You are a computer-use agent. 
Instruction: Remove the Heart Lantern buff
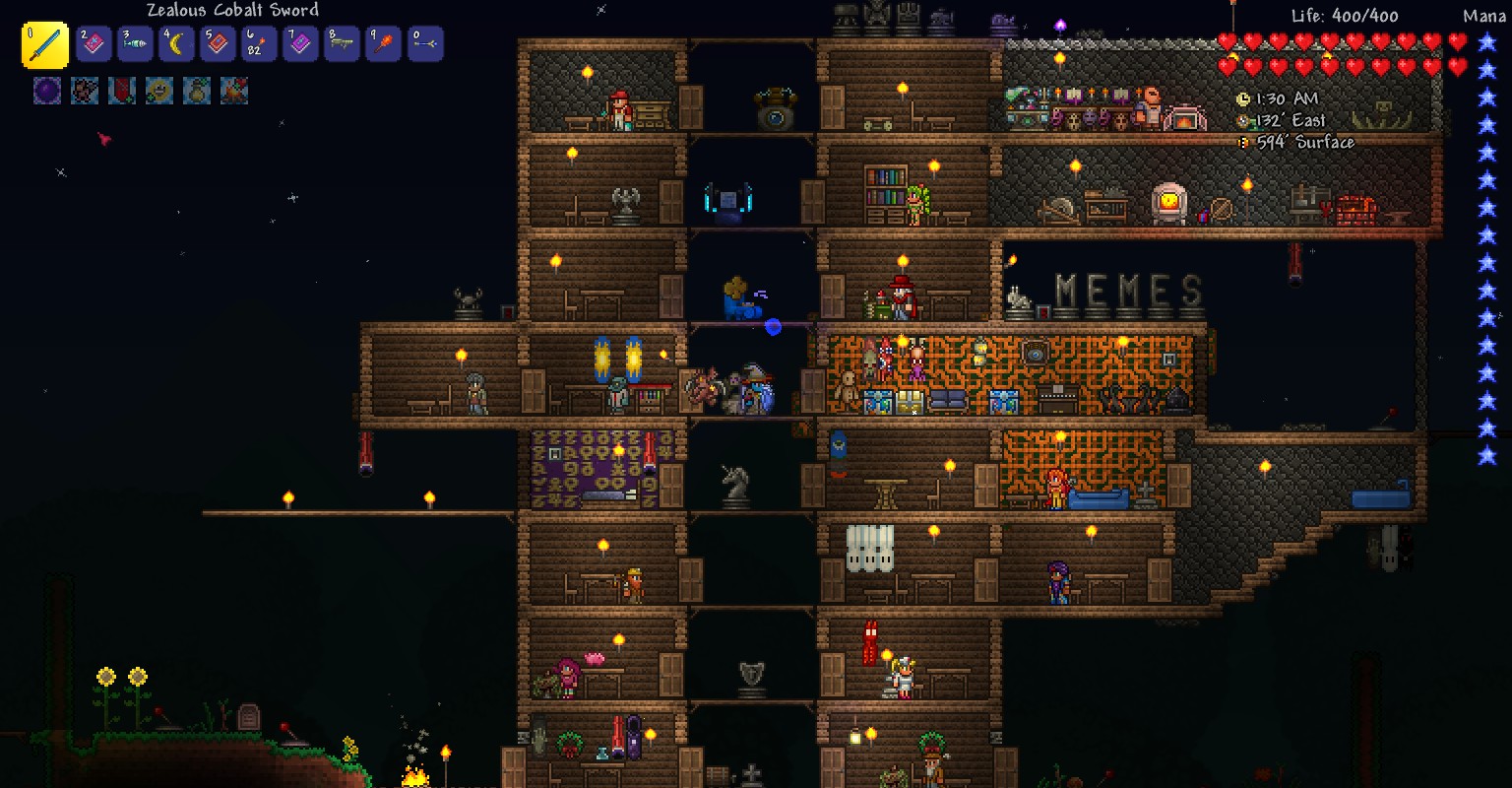pos(121,92)
